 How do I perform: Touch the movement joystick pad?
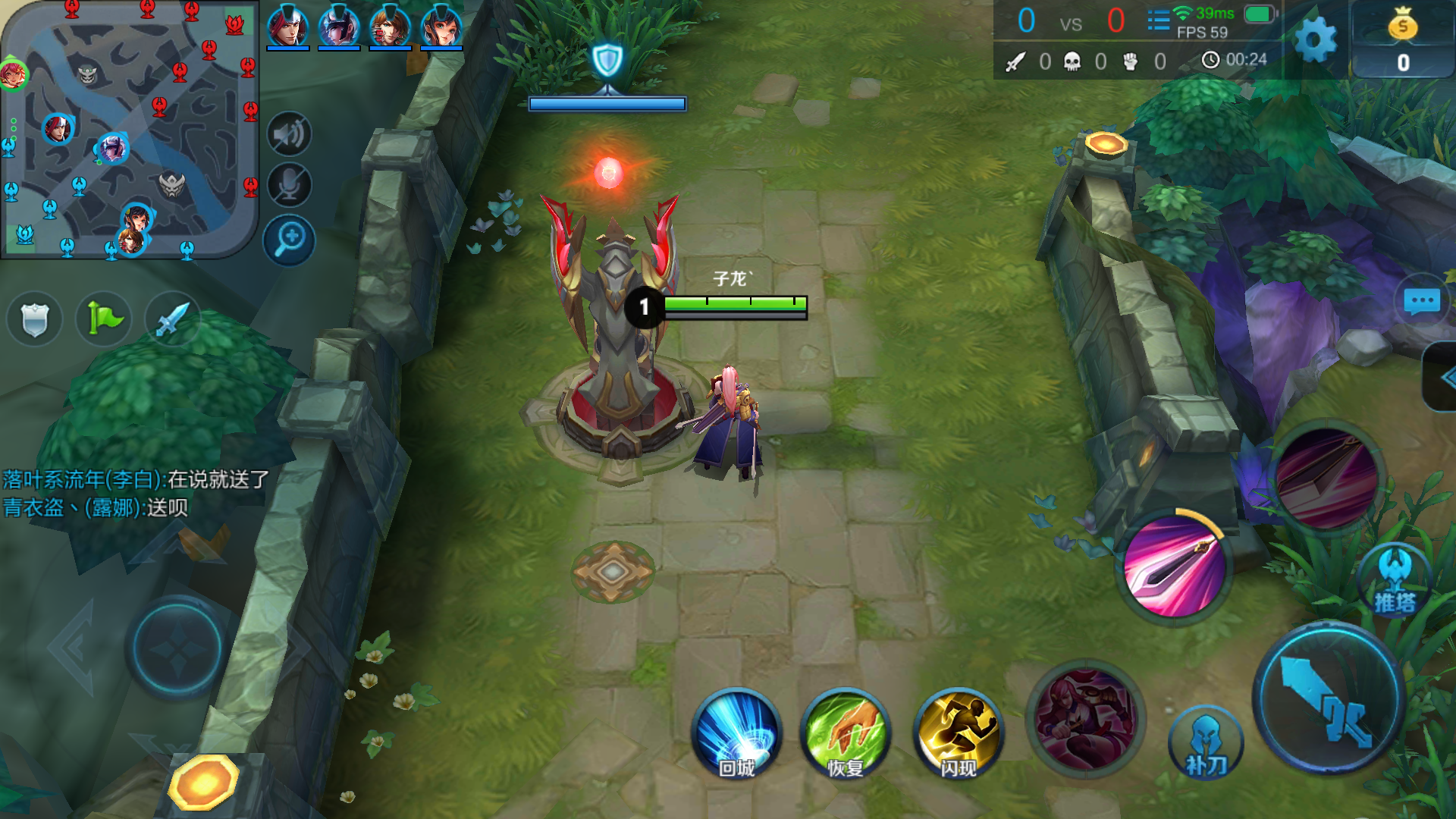click(177, 648)
